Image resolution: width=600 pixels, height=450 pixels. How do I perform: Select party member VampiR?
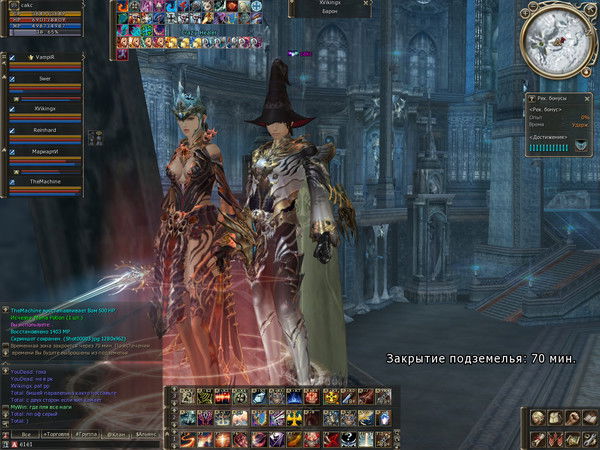(x=45, y=59)
